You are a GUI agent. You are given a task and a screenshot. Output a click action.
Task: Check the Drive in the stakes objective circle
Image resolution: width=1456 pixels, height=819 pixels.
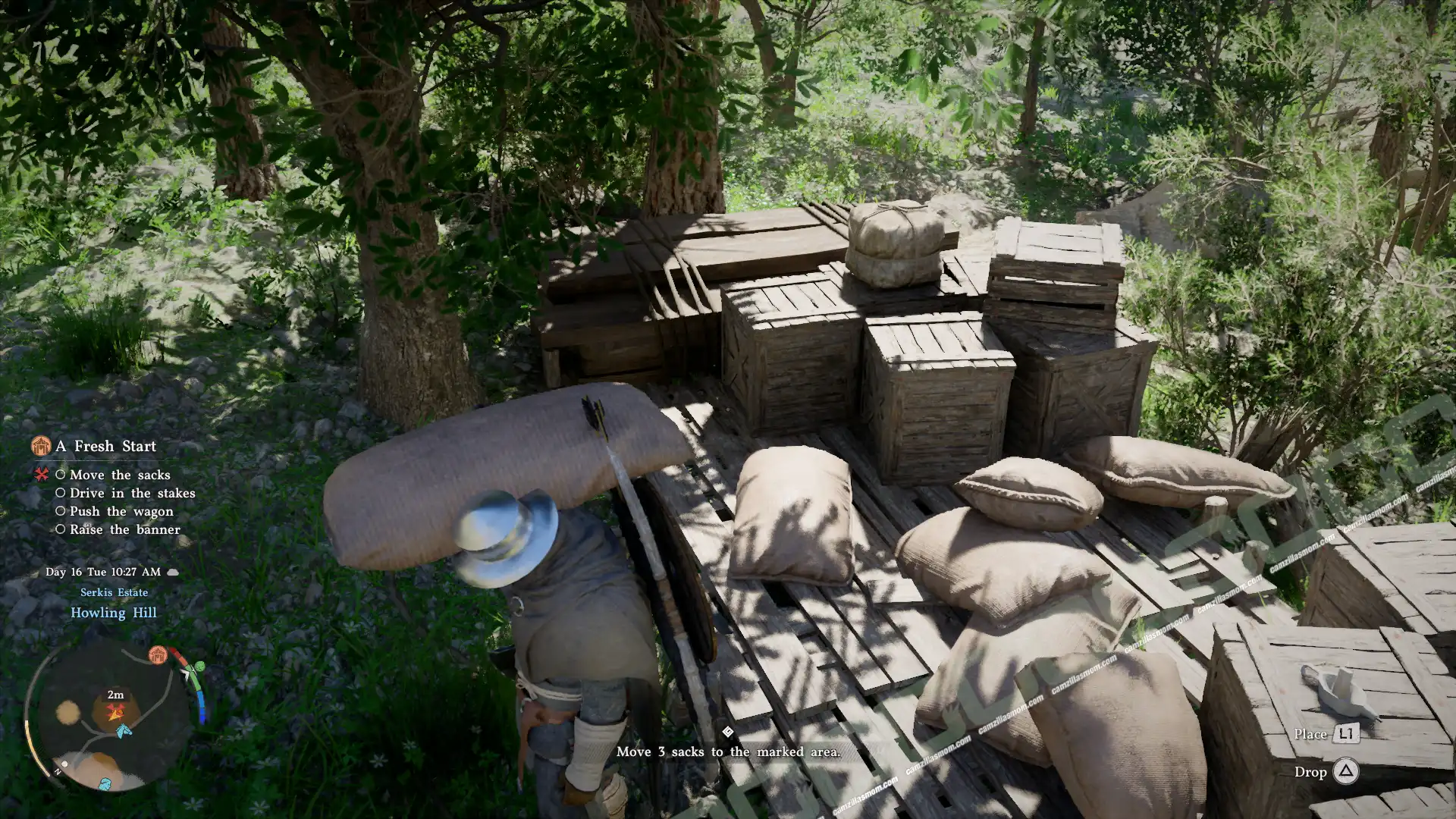click(x=61, y=493)
